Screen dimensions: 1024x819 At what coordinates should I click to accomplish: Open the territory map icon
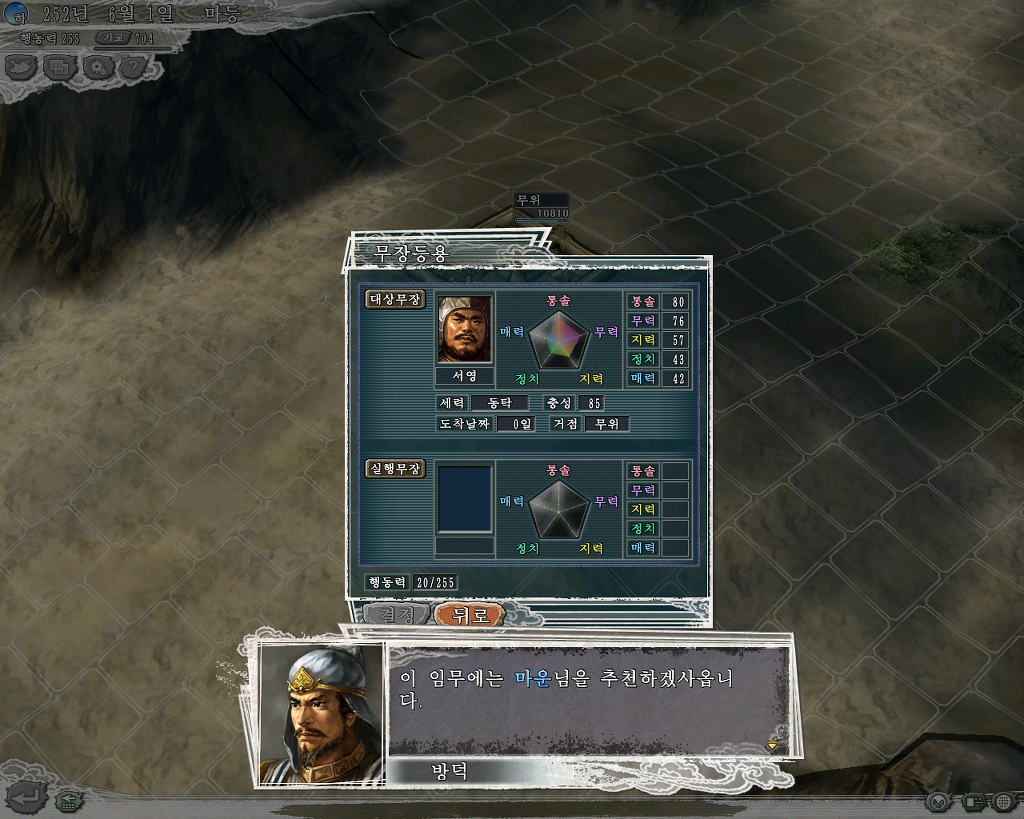coord(21,67)
